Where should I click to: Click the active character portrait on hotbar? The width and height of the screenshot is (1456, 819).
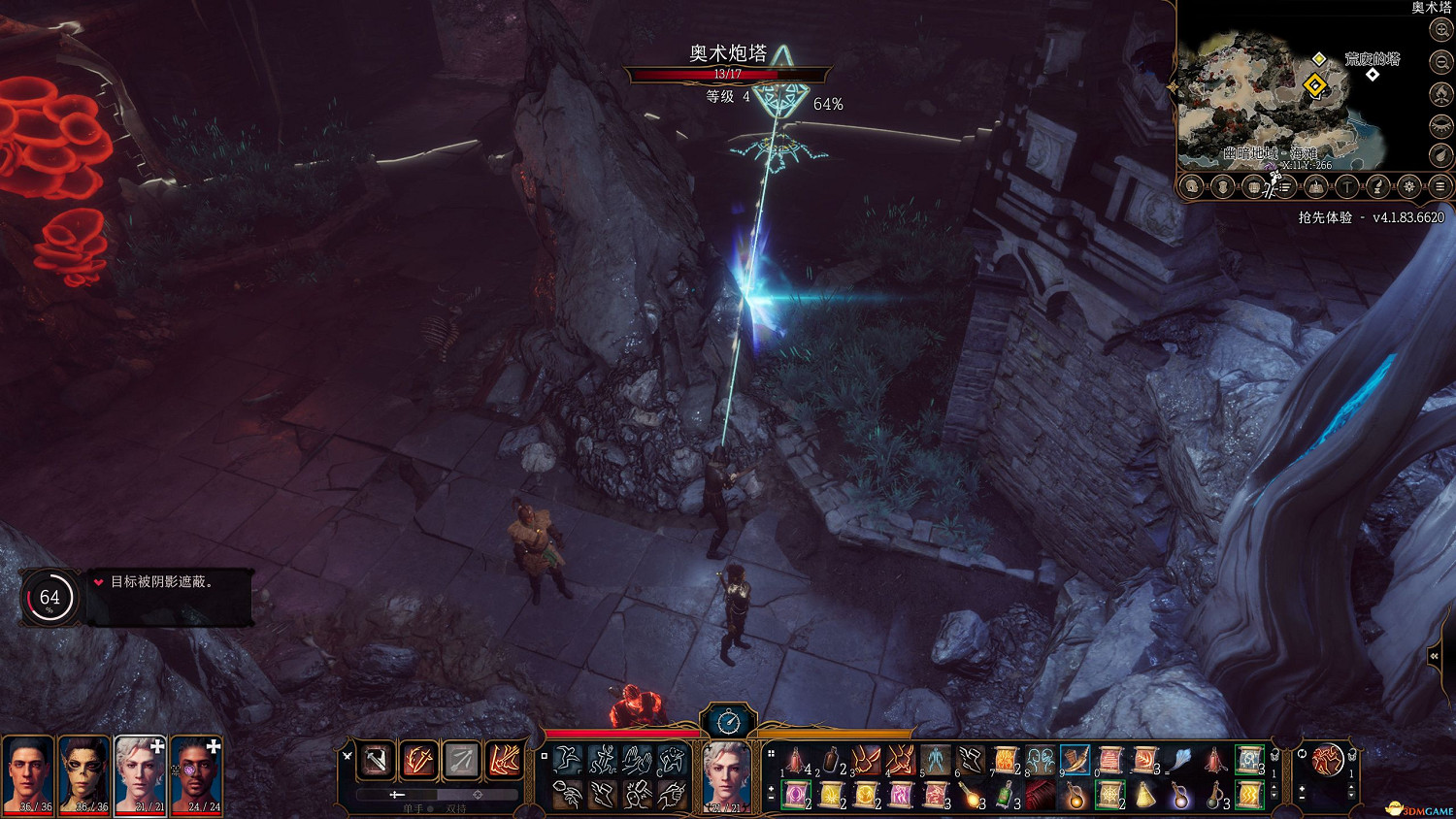(726, 774)
